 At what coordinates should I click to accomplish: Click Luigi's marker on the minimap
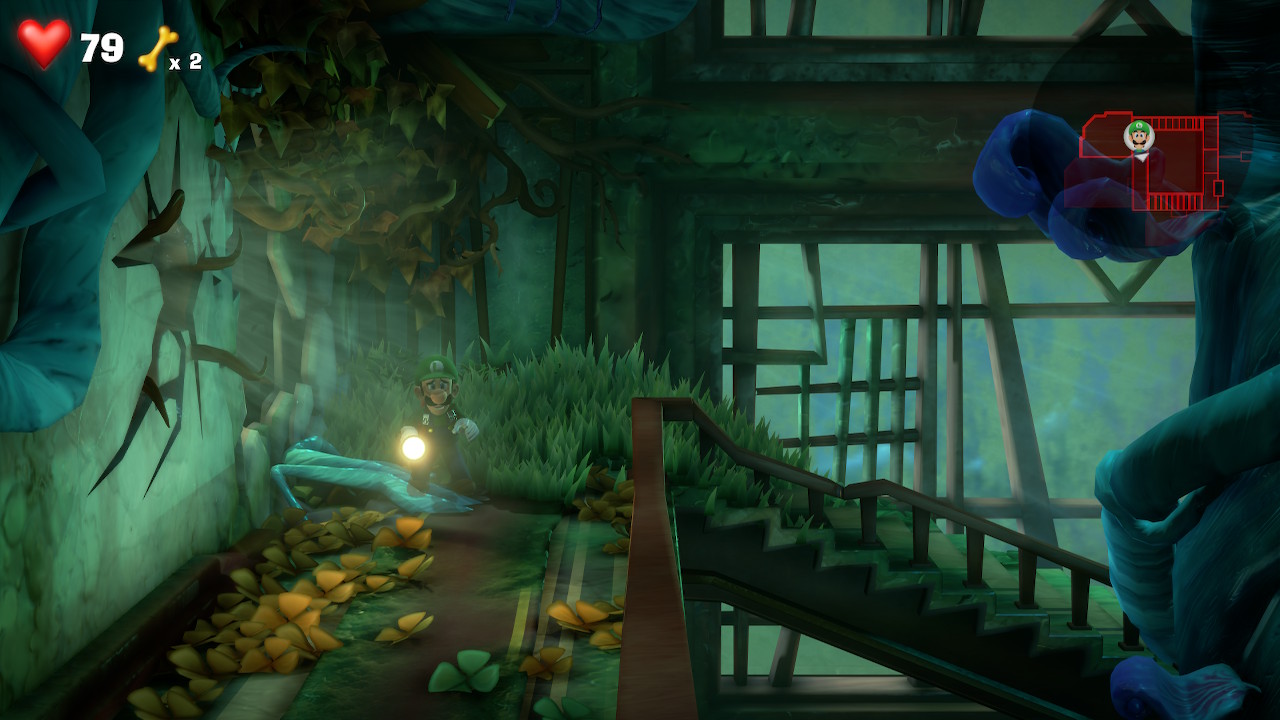[1139, 136]
